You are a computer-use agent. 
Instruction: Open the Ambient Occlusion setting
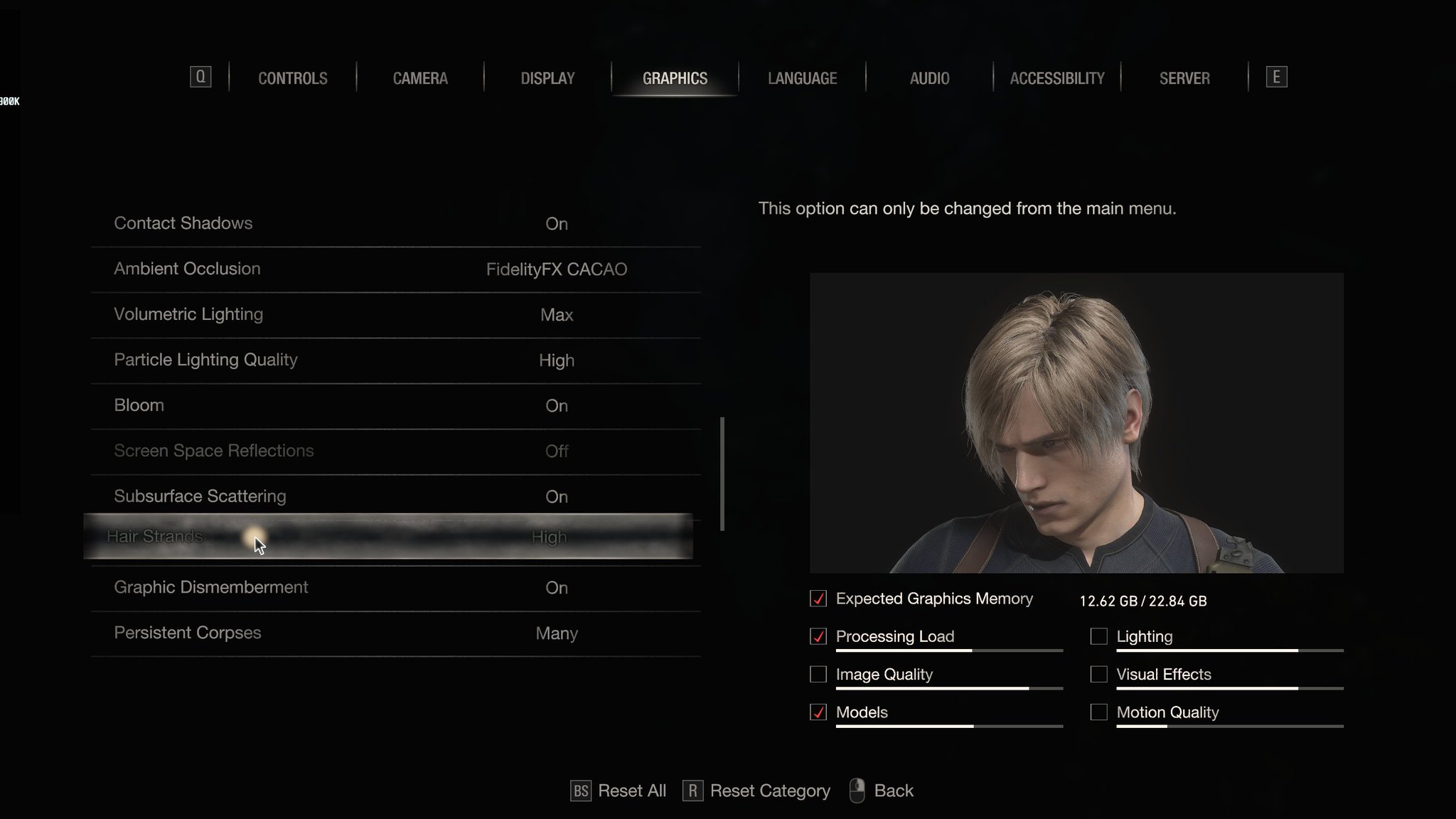[391, 269]
